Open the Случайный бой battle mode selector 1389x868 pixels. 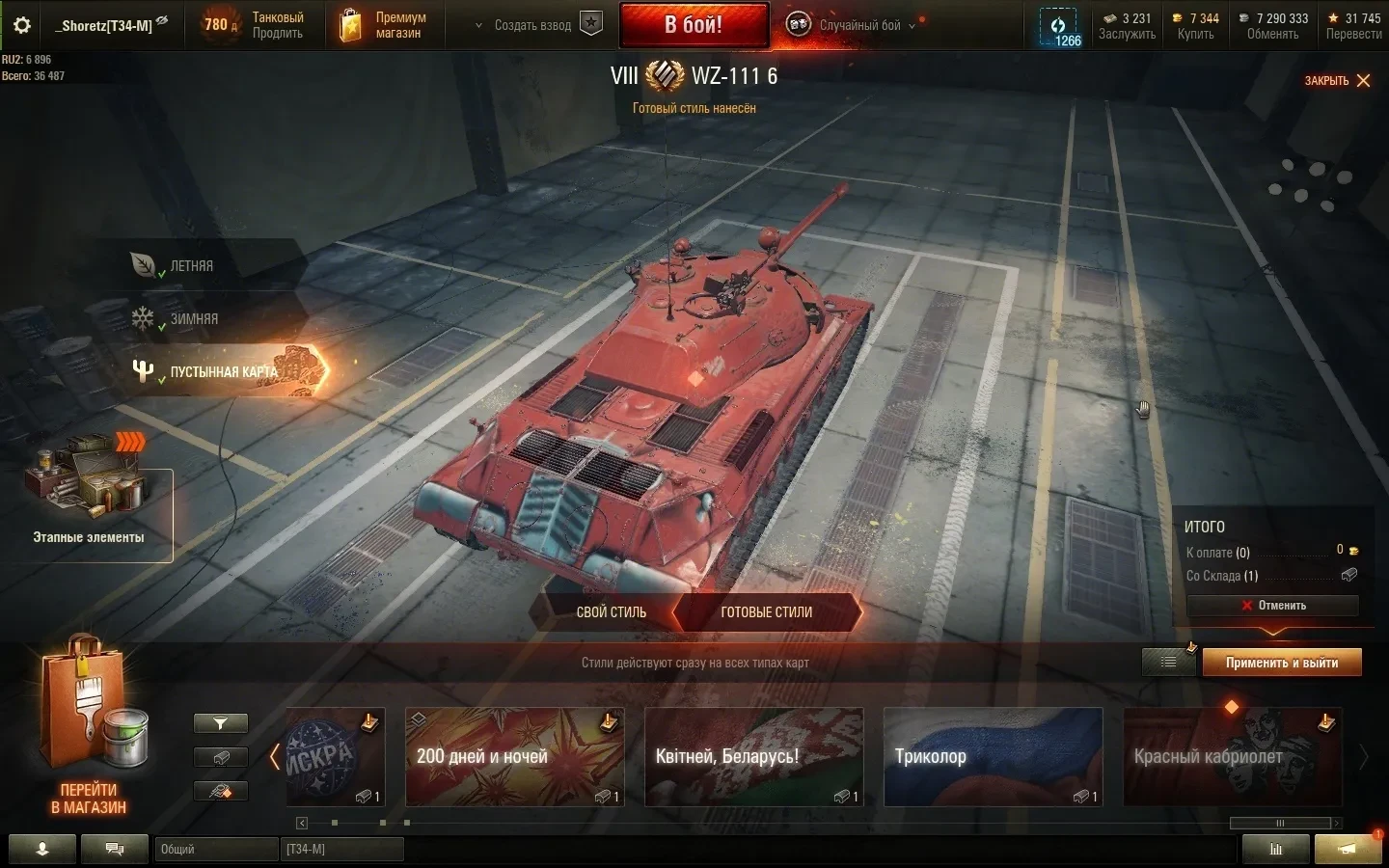click(858, 25)
